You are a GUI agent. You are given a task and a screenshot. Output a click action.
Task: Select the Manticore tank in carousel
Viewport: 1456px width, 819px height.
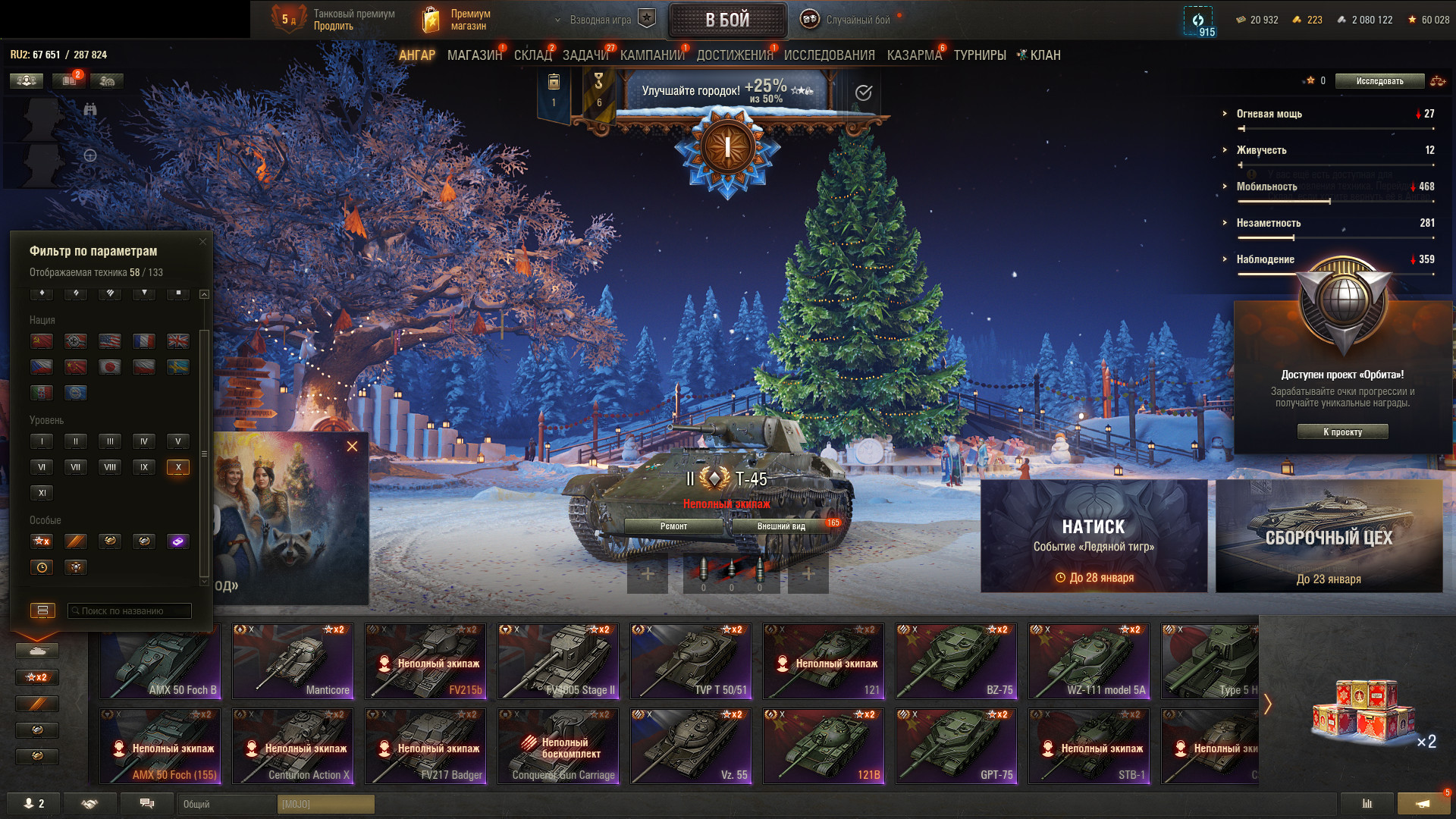click(x=293, y=661)
